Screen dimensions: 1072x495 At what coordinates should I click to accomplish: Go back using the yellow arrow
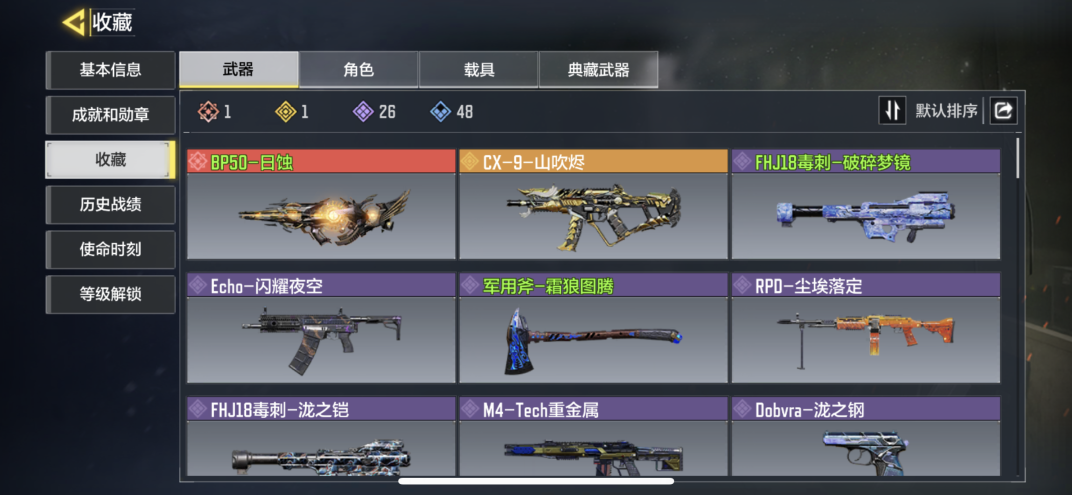74,22
